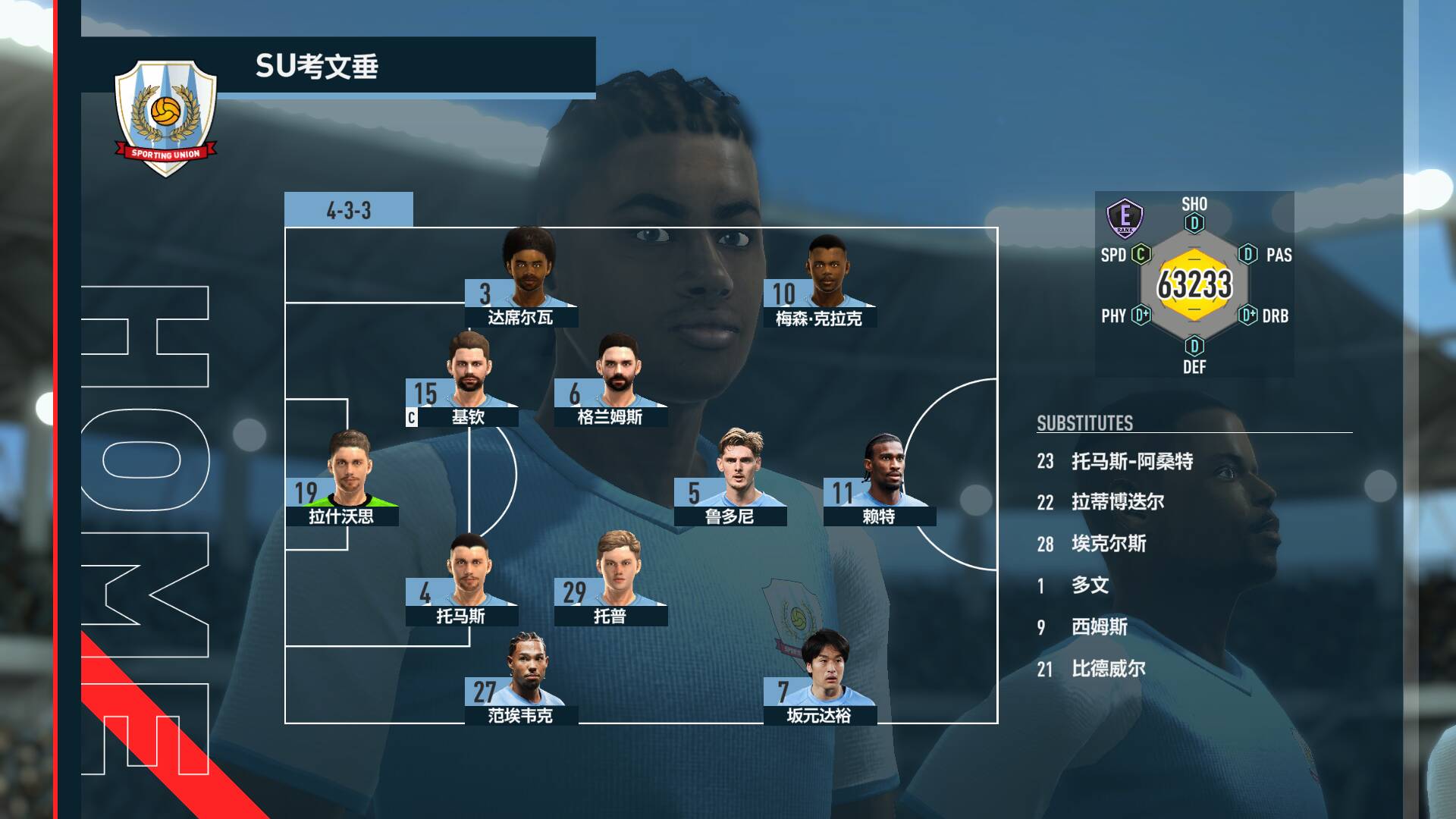Image resolution: width=1456 pixels, height=819 pixels.
Task: Open the 63233 team rating hexagon
Action: click(1194, 285)
